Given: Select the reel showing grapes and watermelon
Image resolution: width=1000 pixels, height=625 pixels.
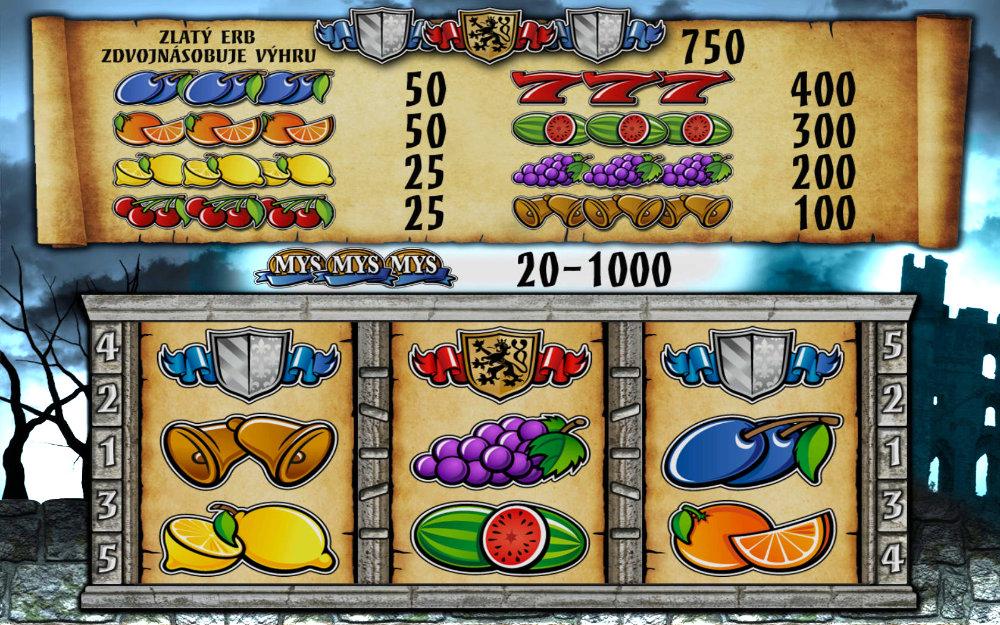Looking at the screenshot, I should click(499, 450).
